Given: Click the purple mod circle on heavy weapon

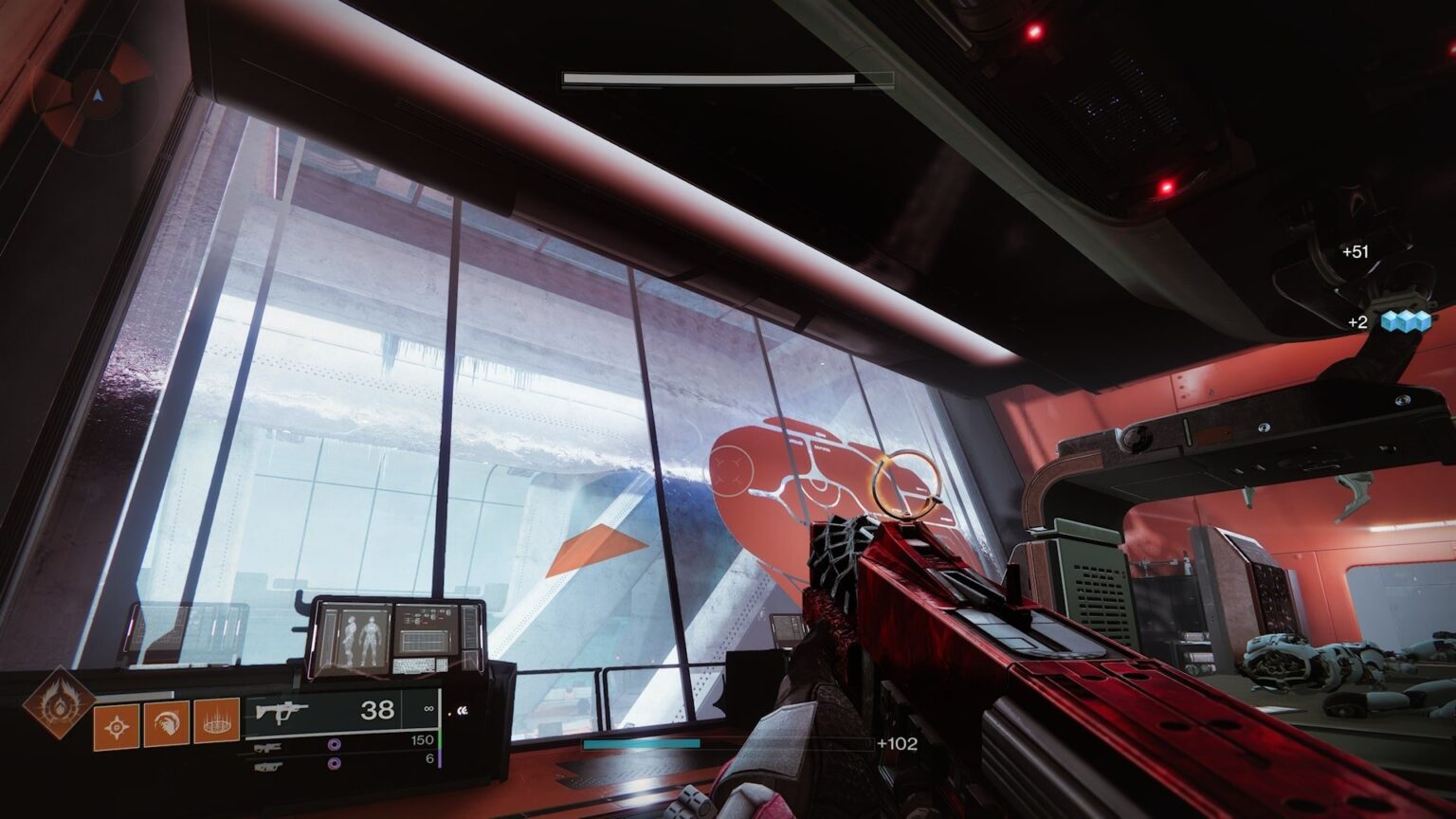Looking at the screenshot, I should [x=333, y=763].
